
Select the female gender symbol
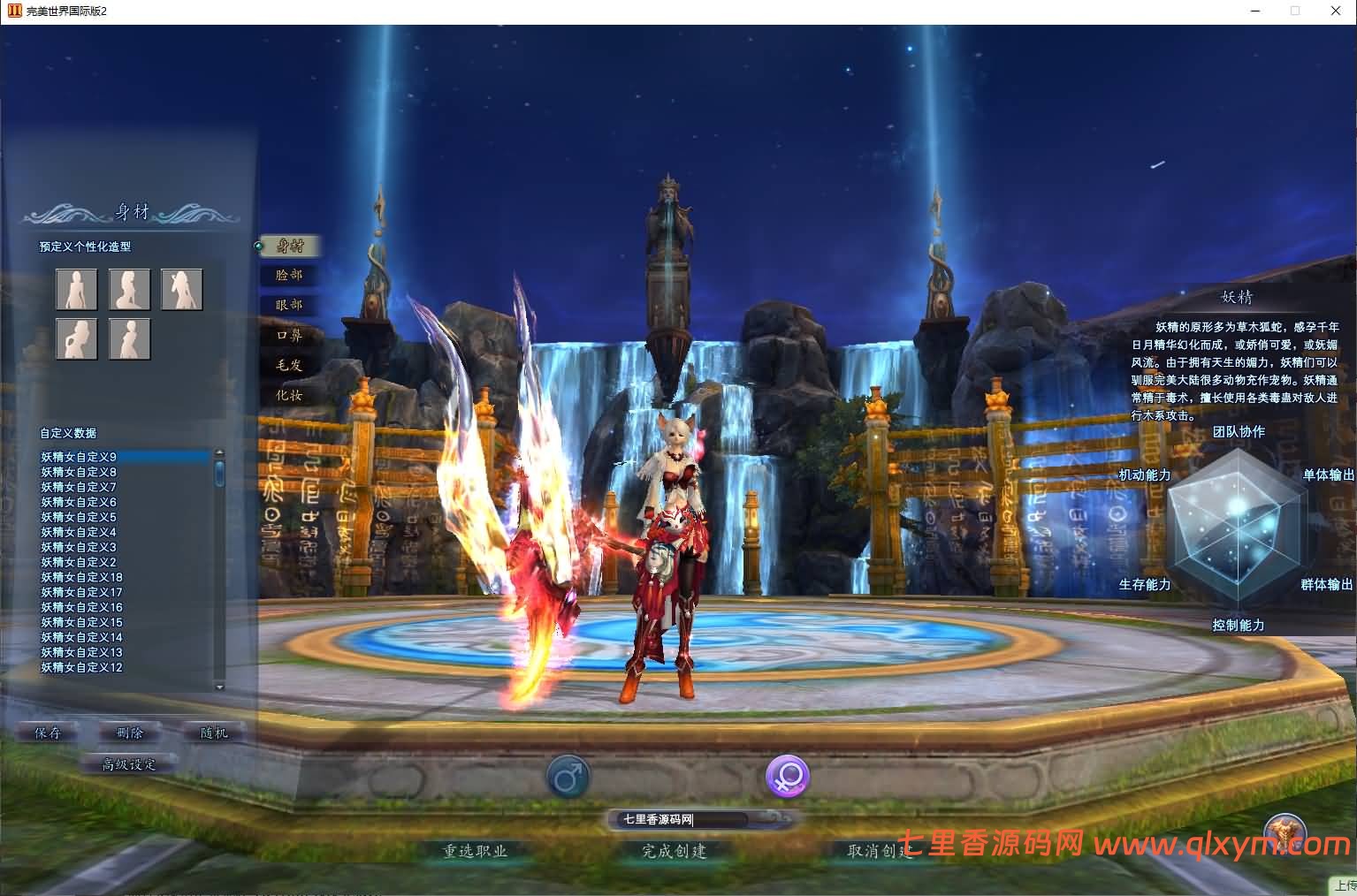tap(786, 775)
